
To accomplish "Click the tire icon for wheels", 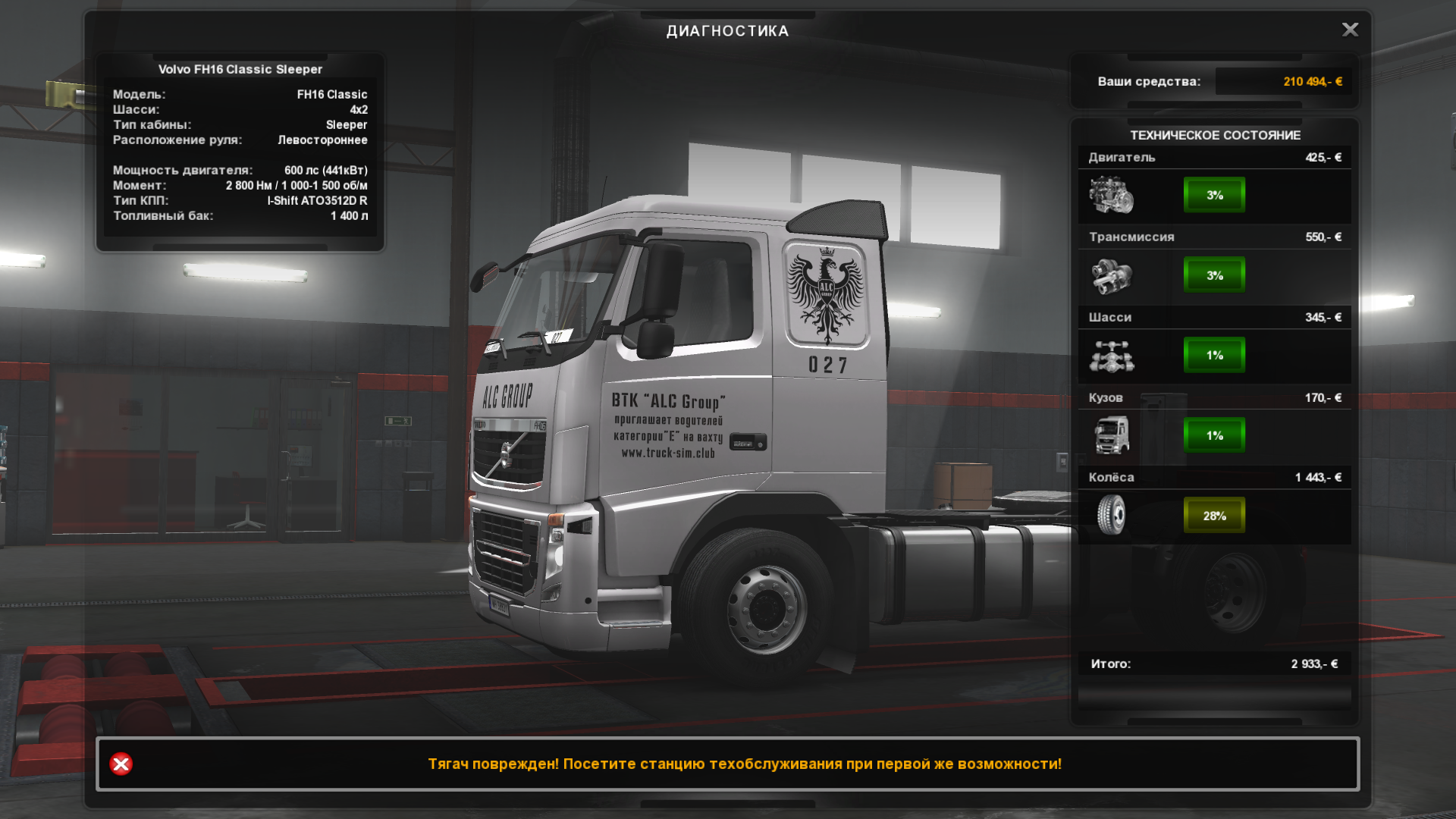I will (x=1111, y=515).
